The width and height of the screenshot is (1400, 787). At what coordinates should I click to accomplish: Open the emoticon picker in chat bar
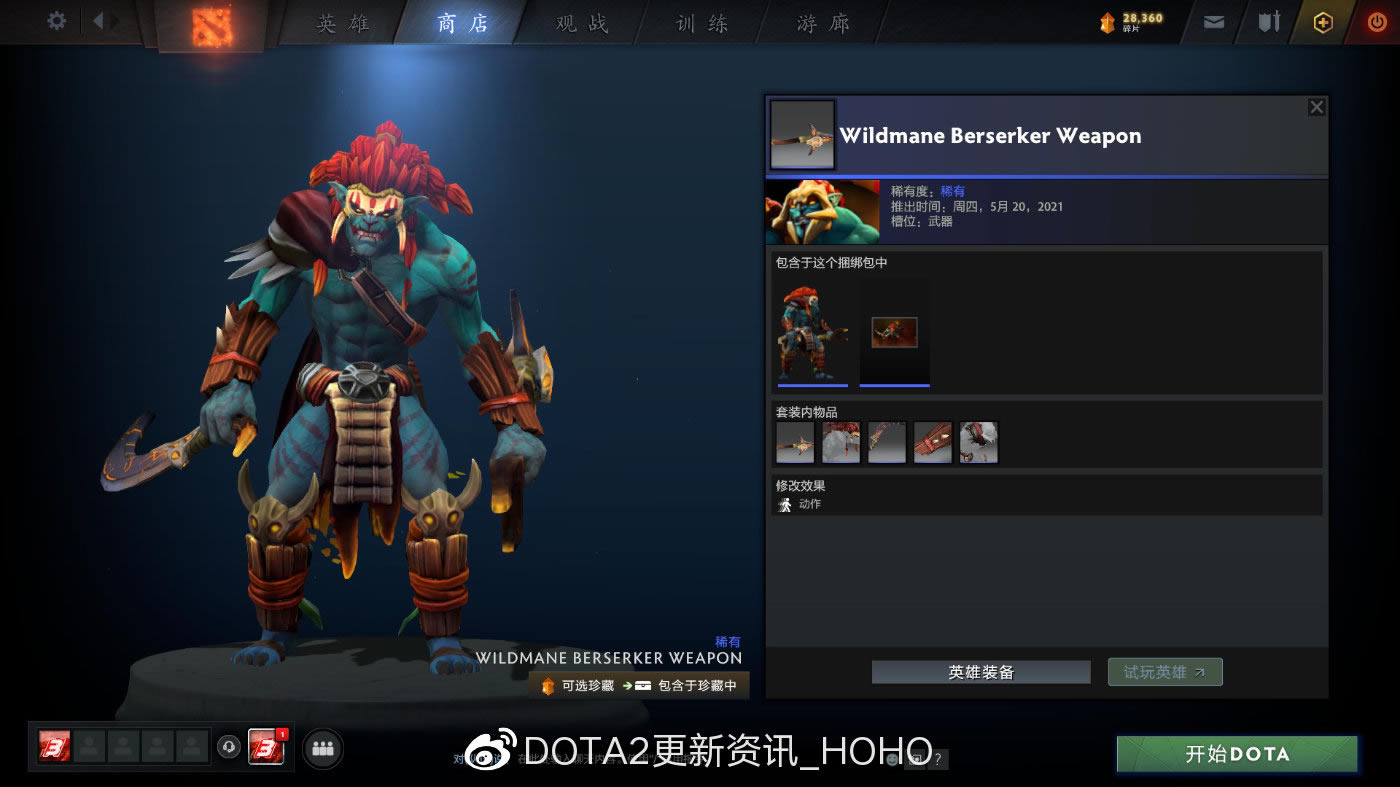892,760
